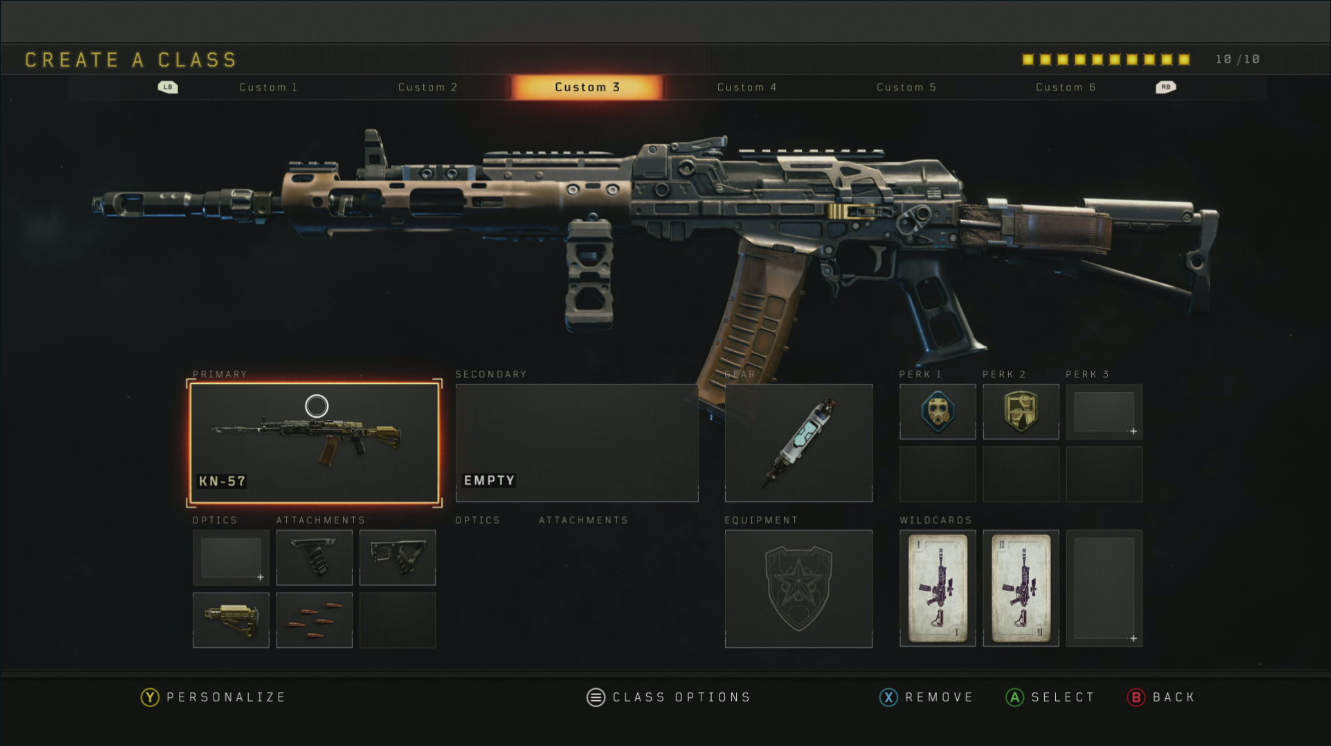Pick the gold stock attachment slot
Image resolution: width=1331 pixels, height=746 pixels.
[231, 619]
